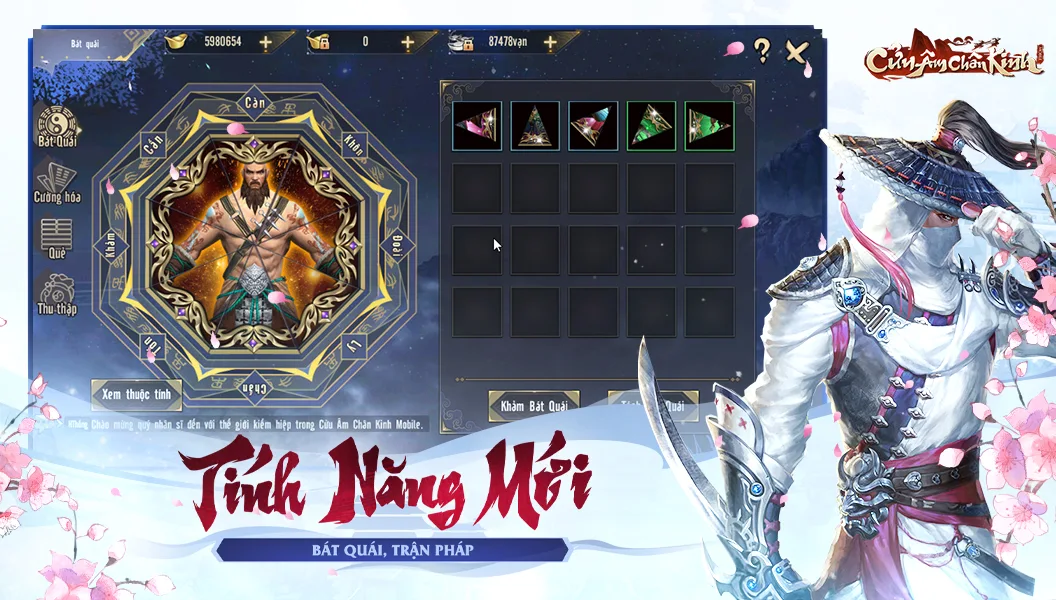
Task: Activate the Khảm Bát Quái button
Action: (533, 405)
